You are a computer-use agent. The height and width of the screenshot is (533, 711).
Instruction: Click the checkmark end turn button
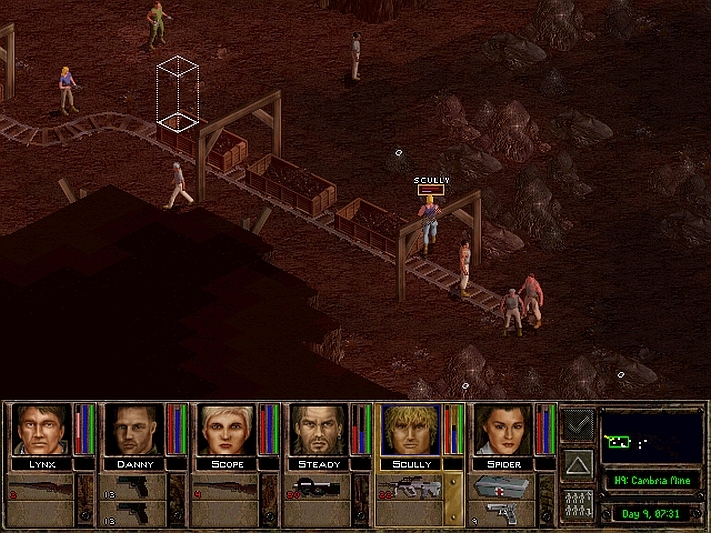coord(577,425)
